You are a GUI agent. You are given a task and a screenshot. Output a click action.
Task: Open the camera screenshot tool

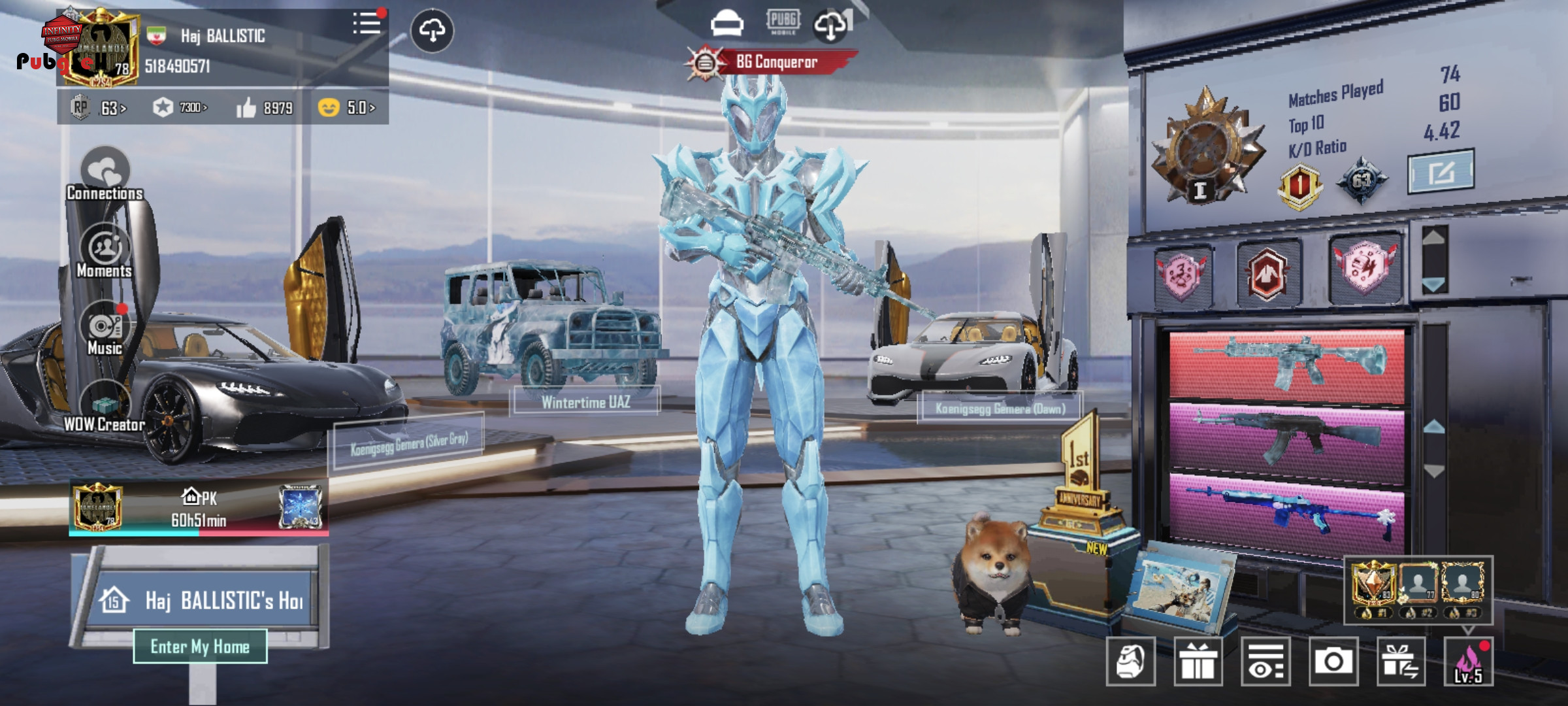click(x=1333, y=662)
